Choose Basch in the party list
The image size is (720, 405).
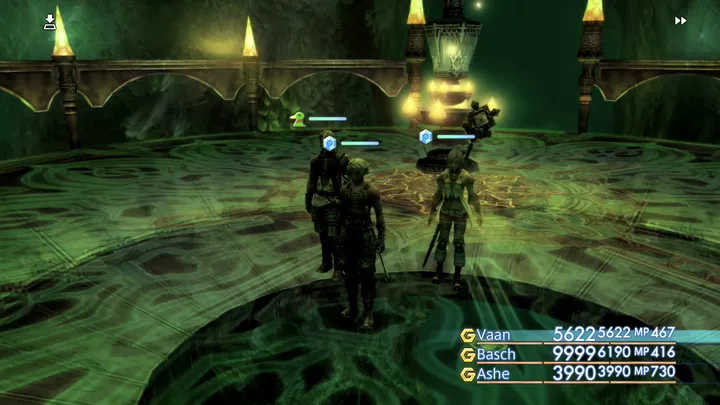(497, 354)
